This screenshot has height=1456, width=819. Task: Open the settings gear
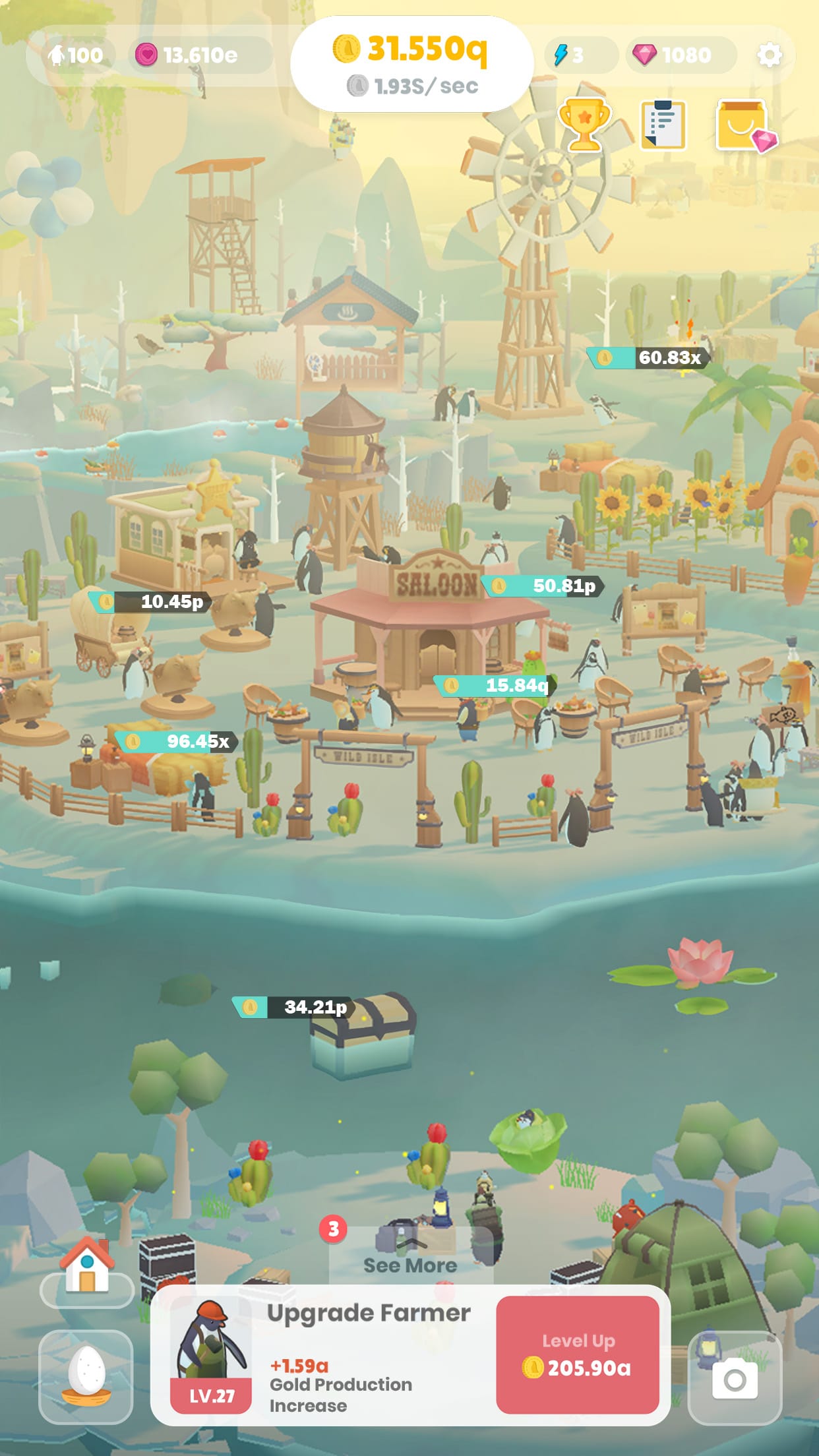point(769,55)
